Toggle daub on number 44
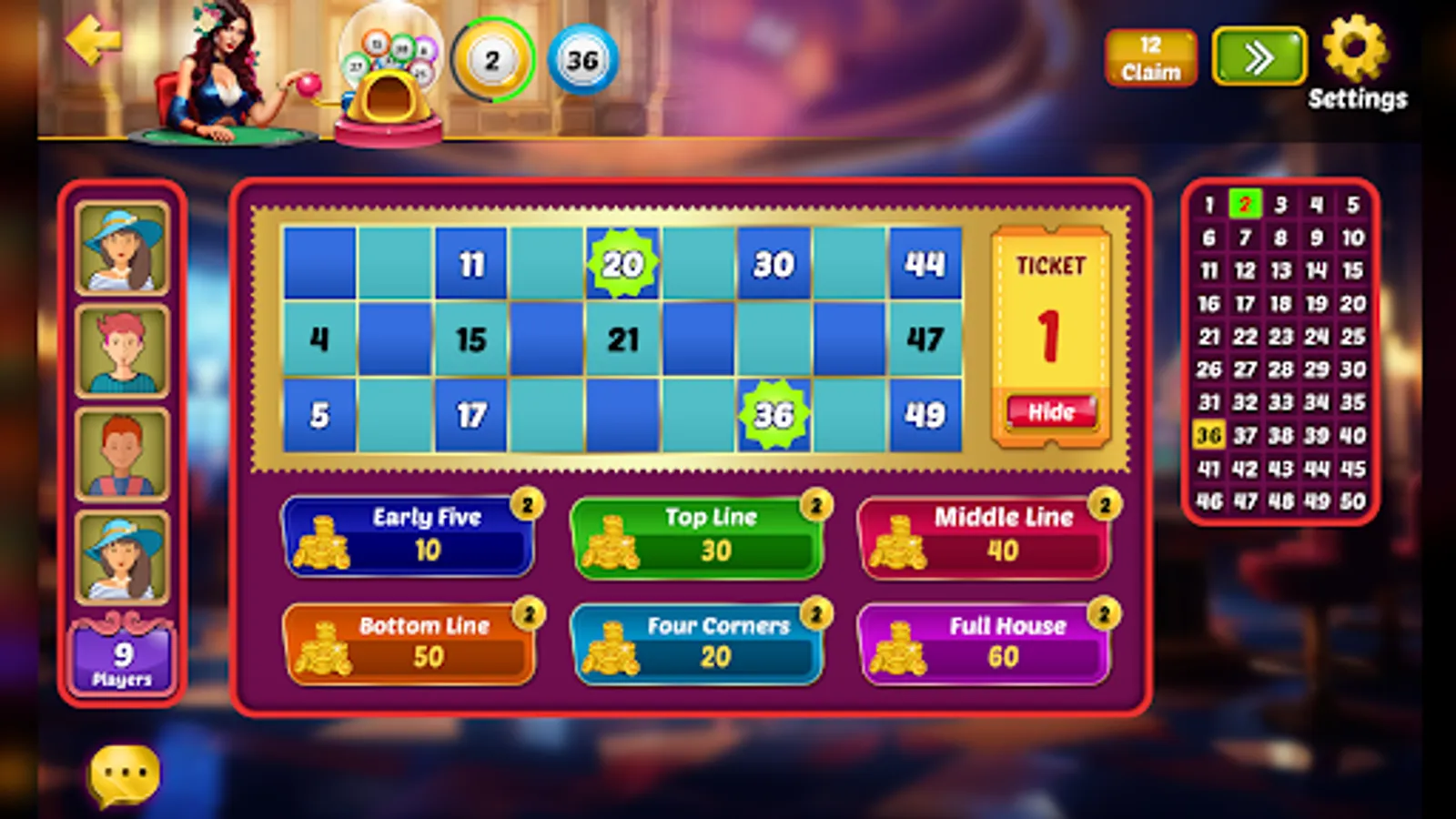 925,264
